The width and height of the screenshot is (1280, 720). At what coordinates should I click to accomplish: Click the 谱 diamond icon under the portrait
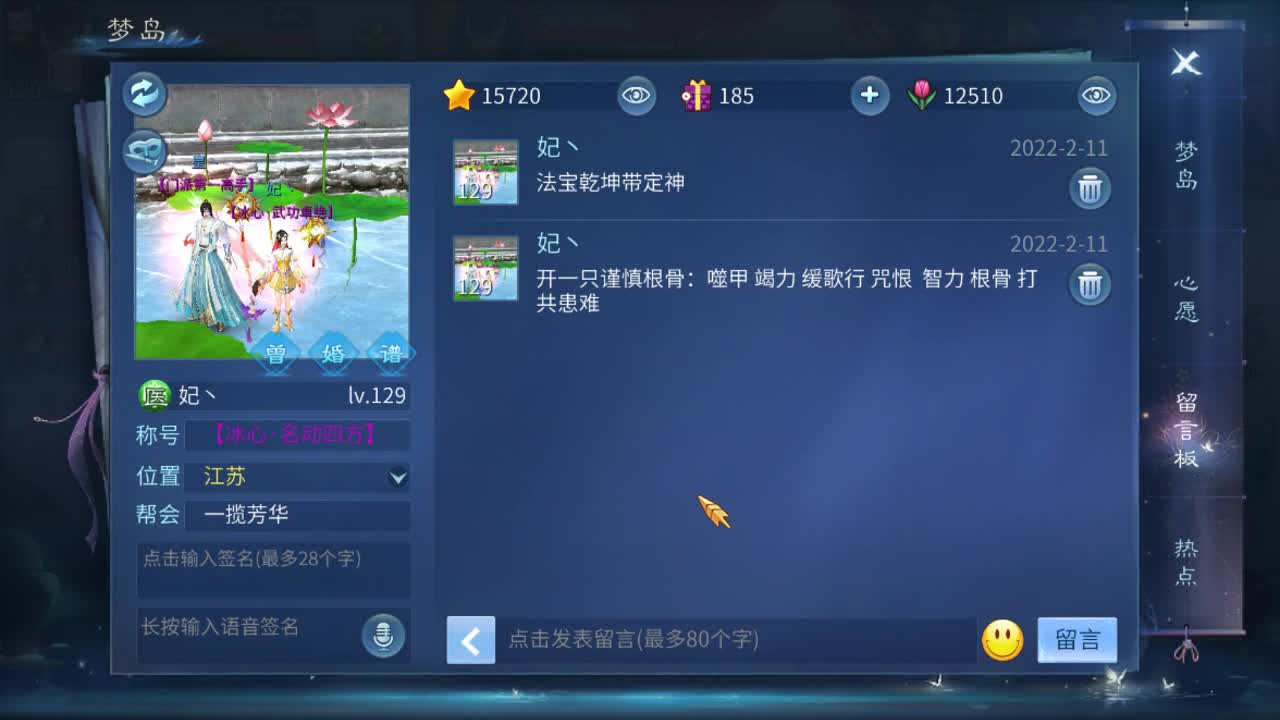tap(389, 352)
